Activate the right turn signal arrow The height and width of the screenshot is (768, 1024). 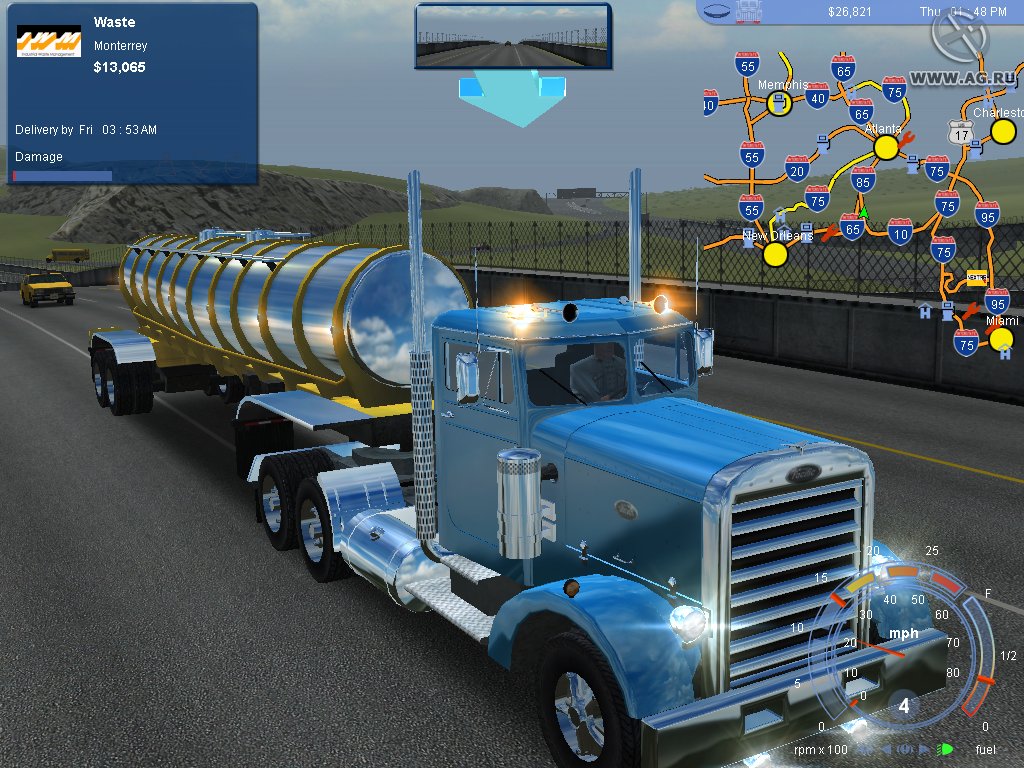pos(924,749)
